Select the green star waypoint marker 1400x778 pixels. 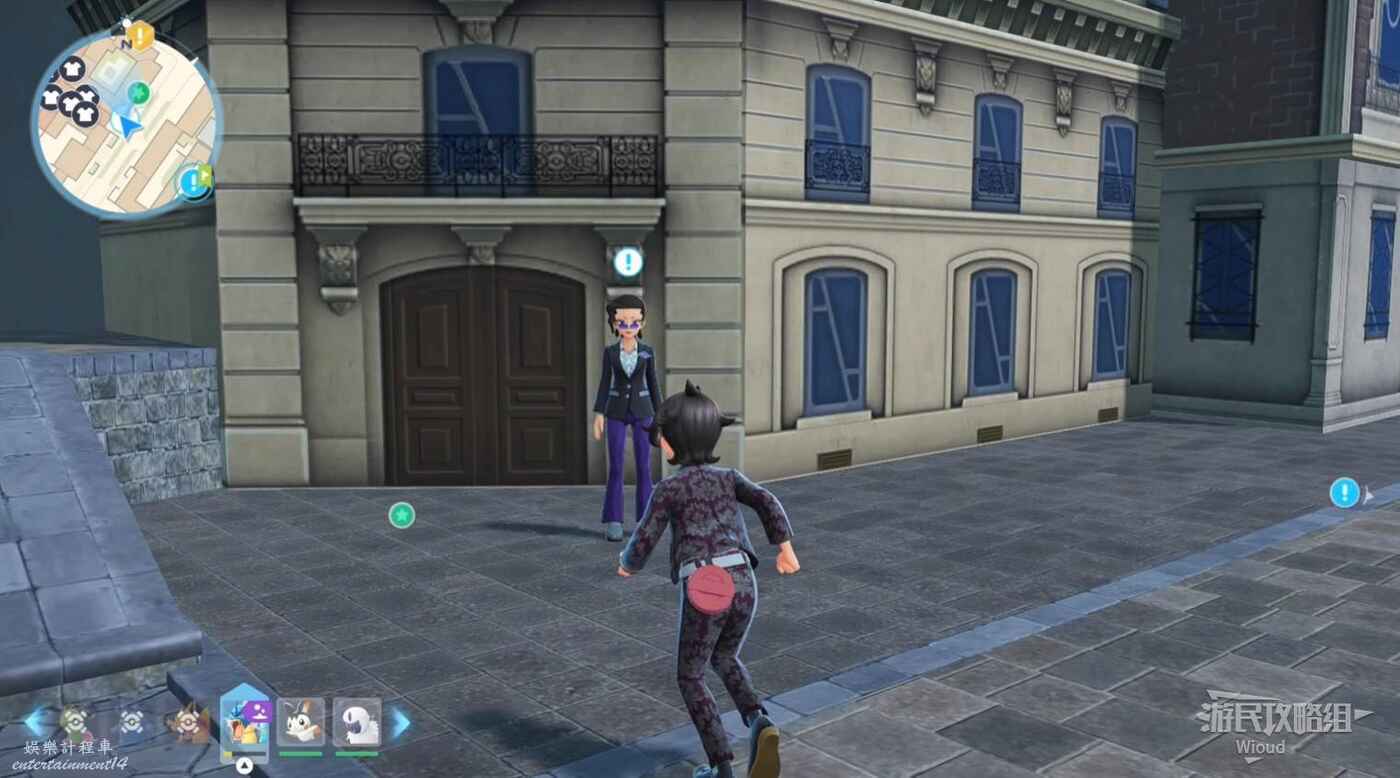tap(401, 515)
